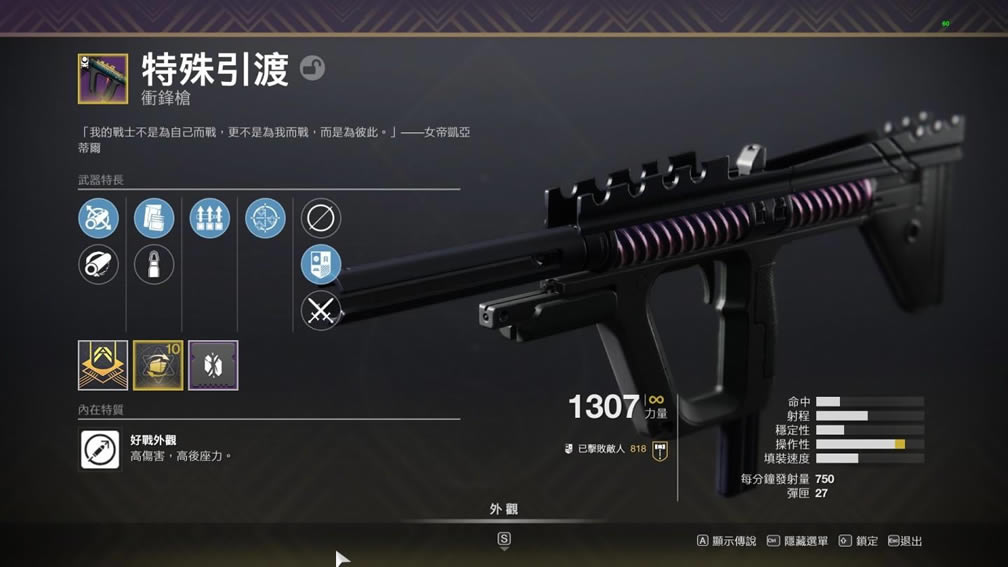Open the yellow chevron shader slot
Screen dimensions: 1008x567
click(103, 365)
